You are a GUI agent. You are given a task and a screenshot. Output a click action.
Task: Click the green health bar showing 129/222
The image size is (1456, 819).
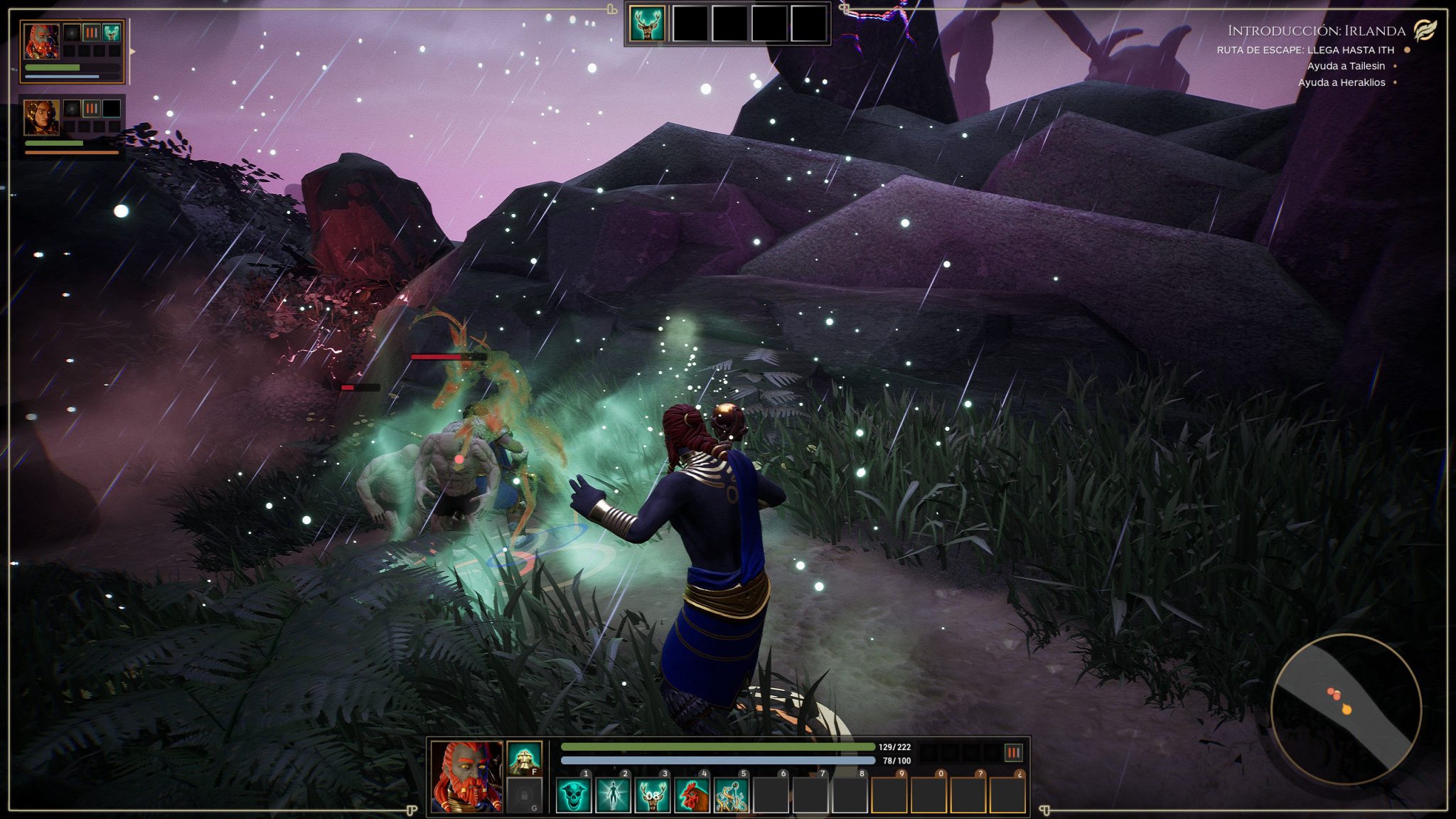coord(718,746)
